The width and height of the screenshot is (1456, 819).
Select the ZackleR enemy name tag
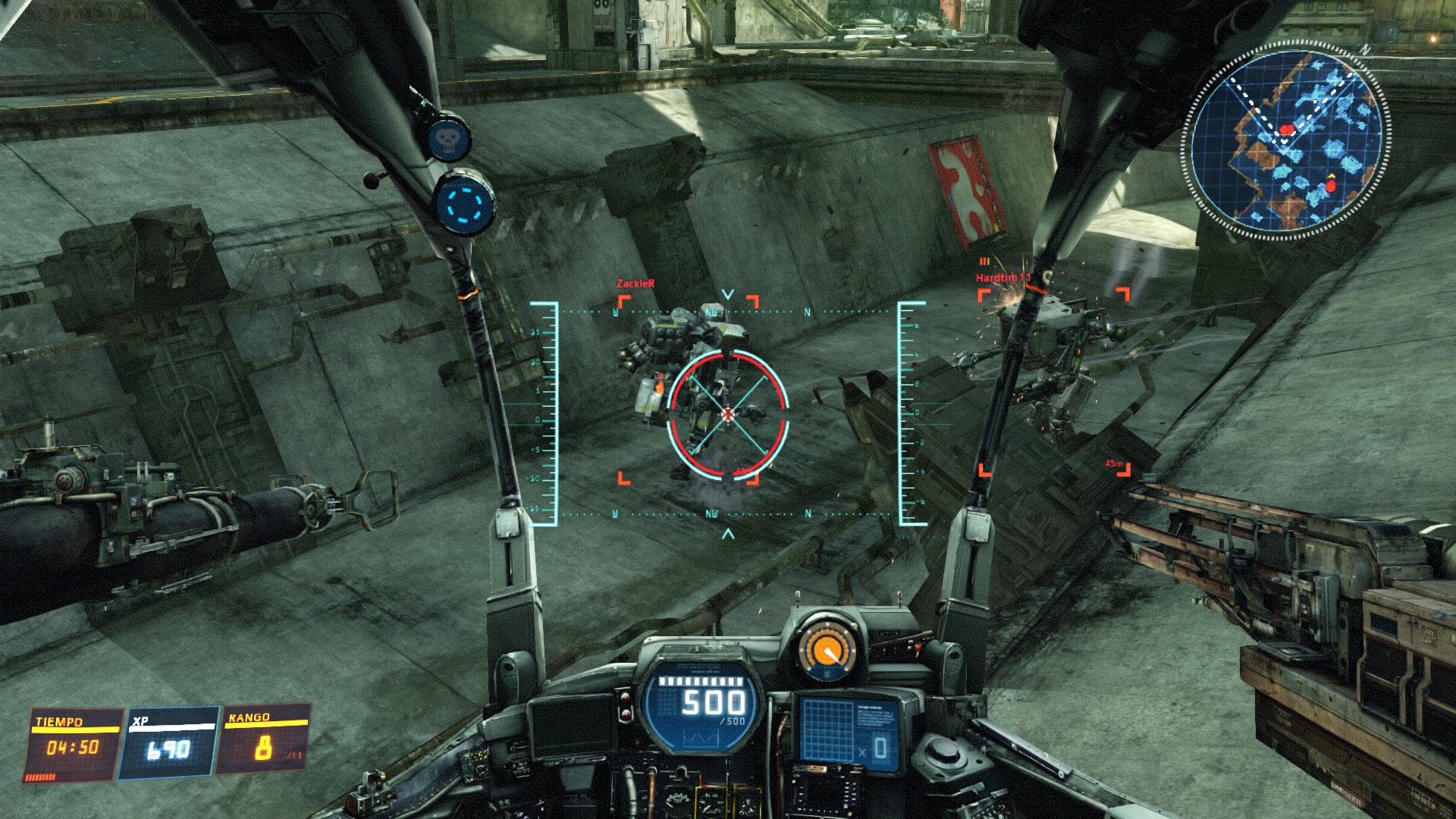pyautogui.click(x=635, y=284)
